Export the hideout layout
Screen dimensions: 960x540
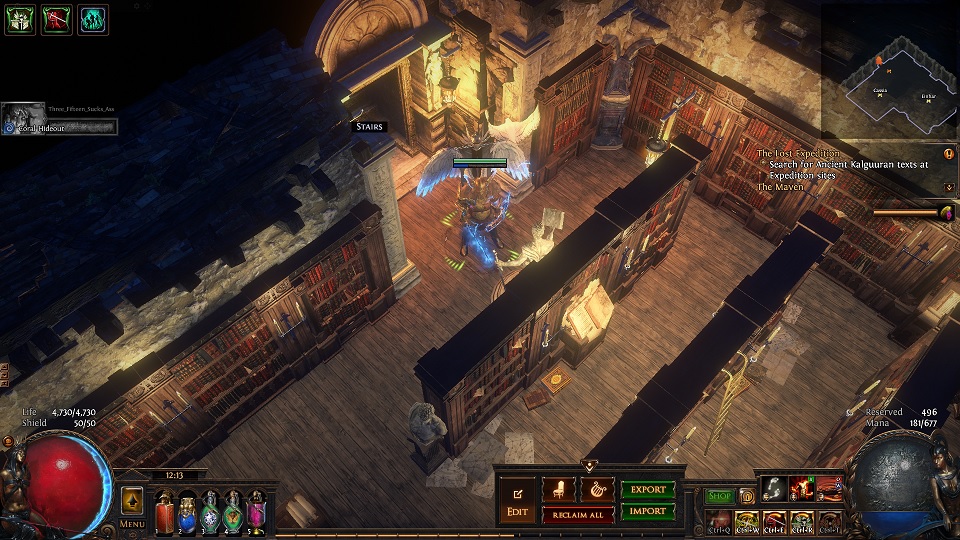pos(648,490)
